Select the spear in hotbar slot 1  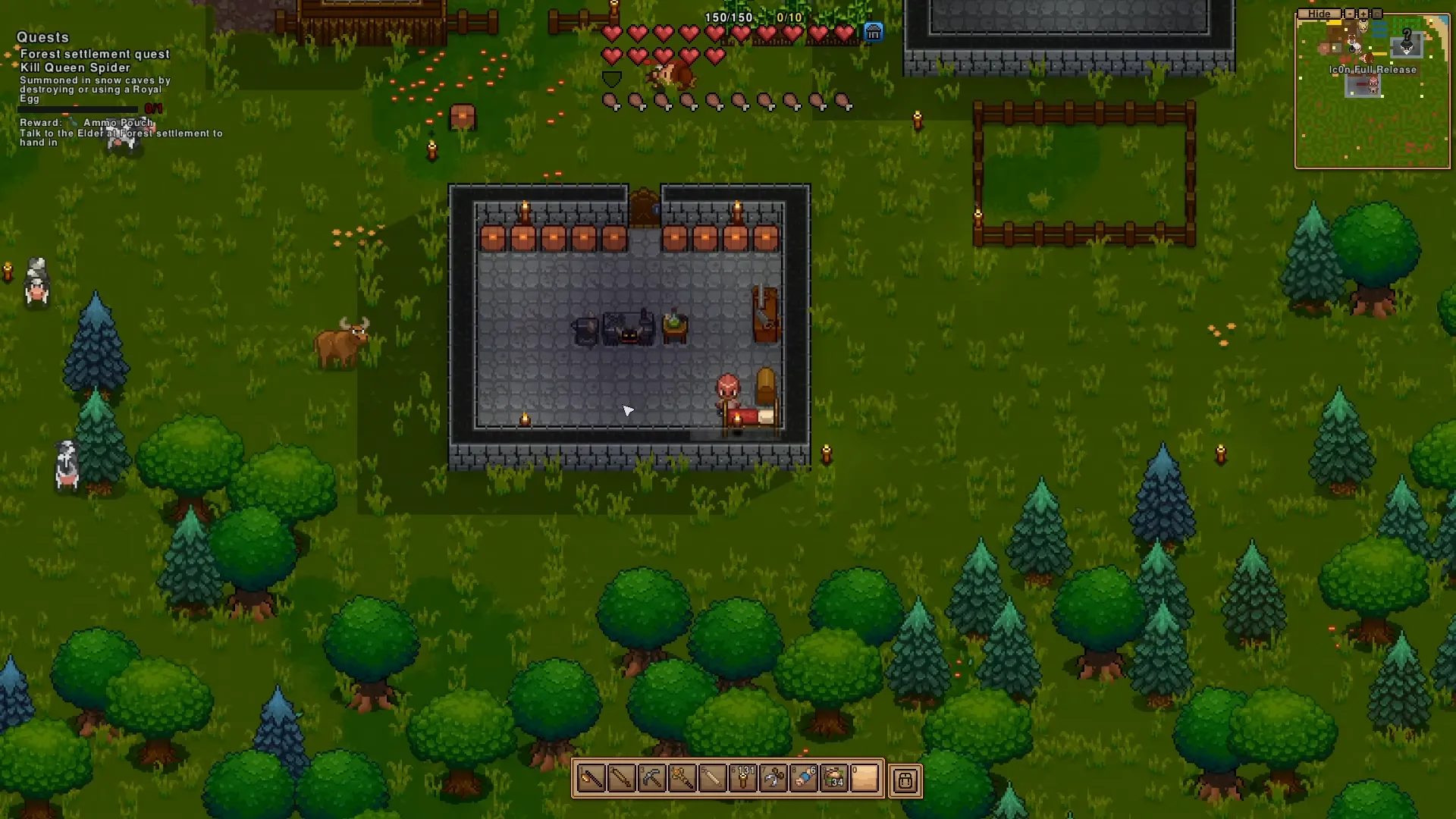tap(591, 779)
